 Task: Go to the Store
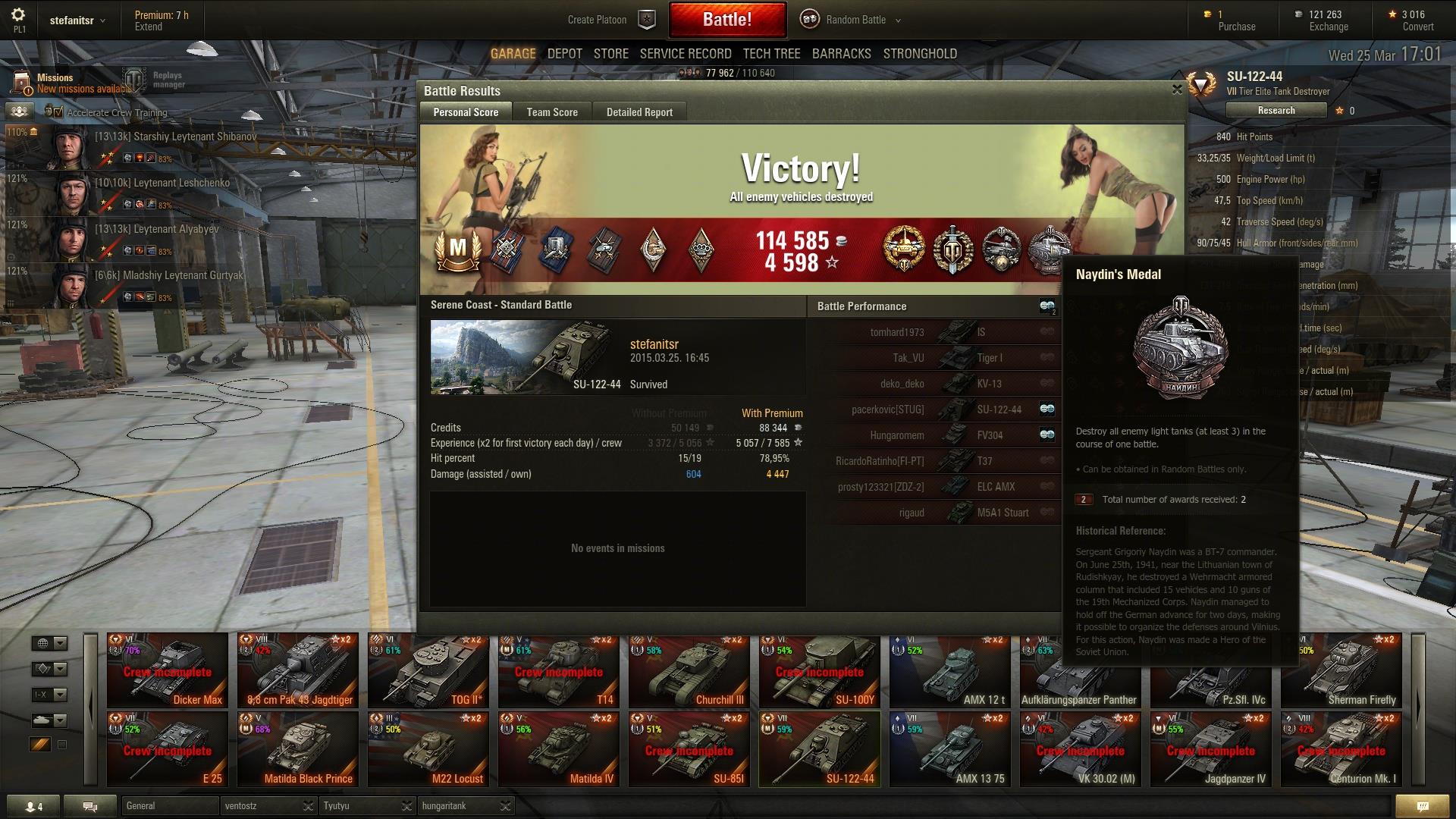click(611, 54)
